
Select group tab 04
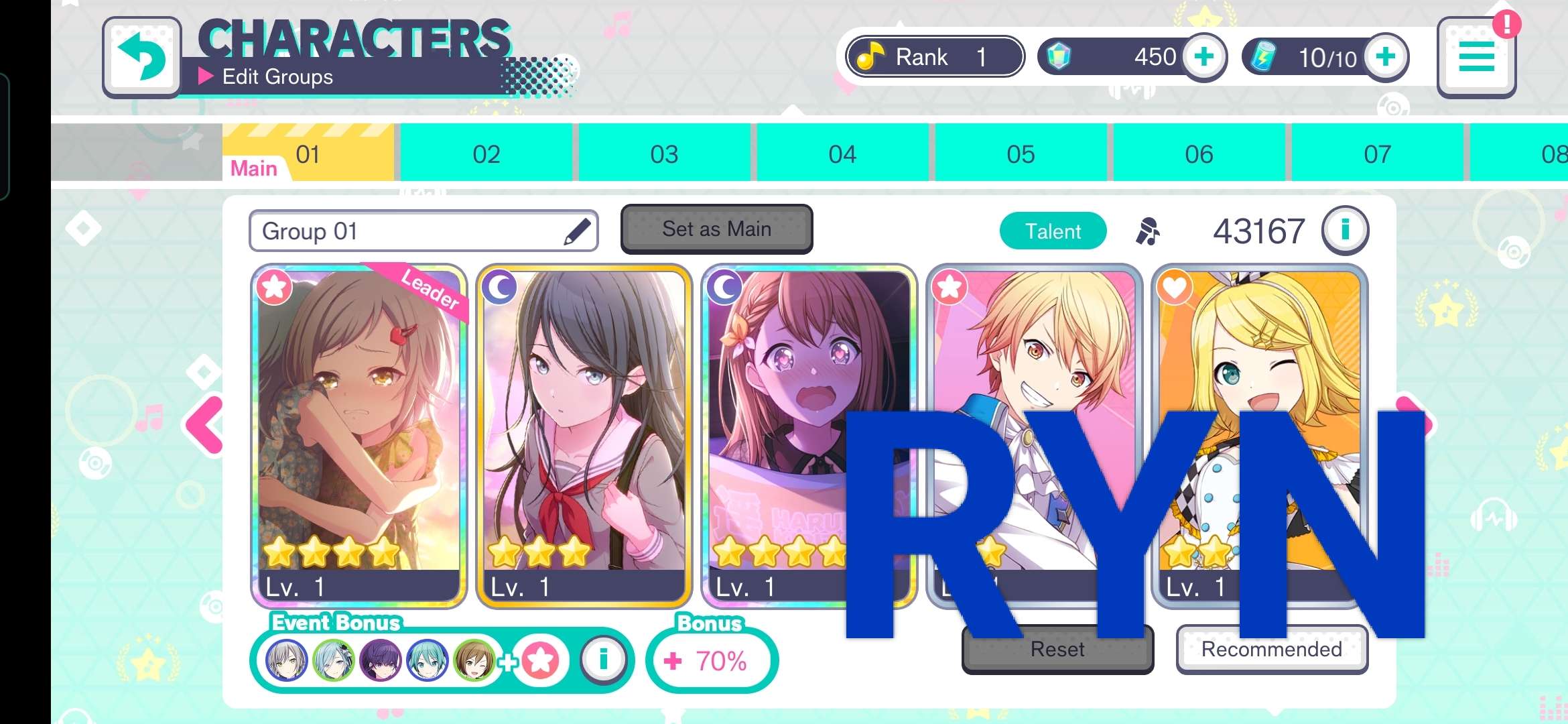[842, 154]
